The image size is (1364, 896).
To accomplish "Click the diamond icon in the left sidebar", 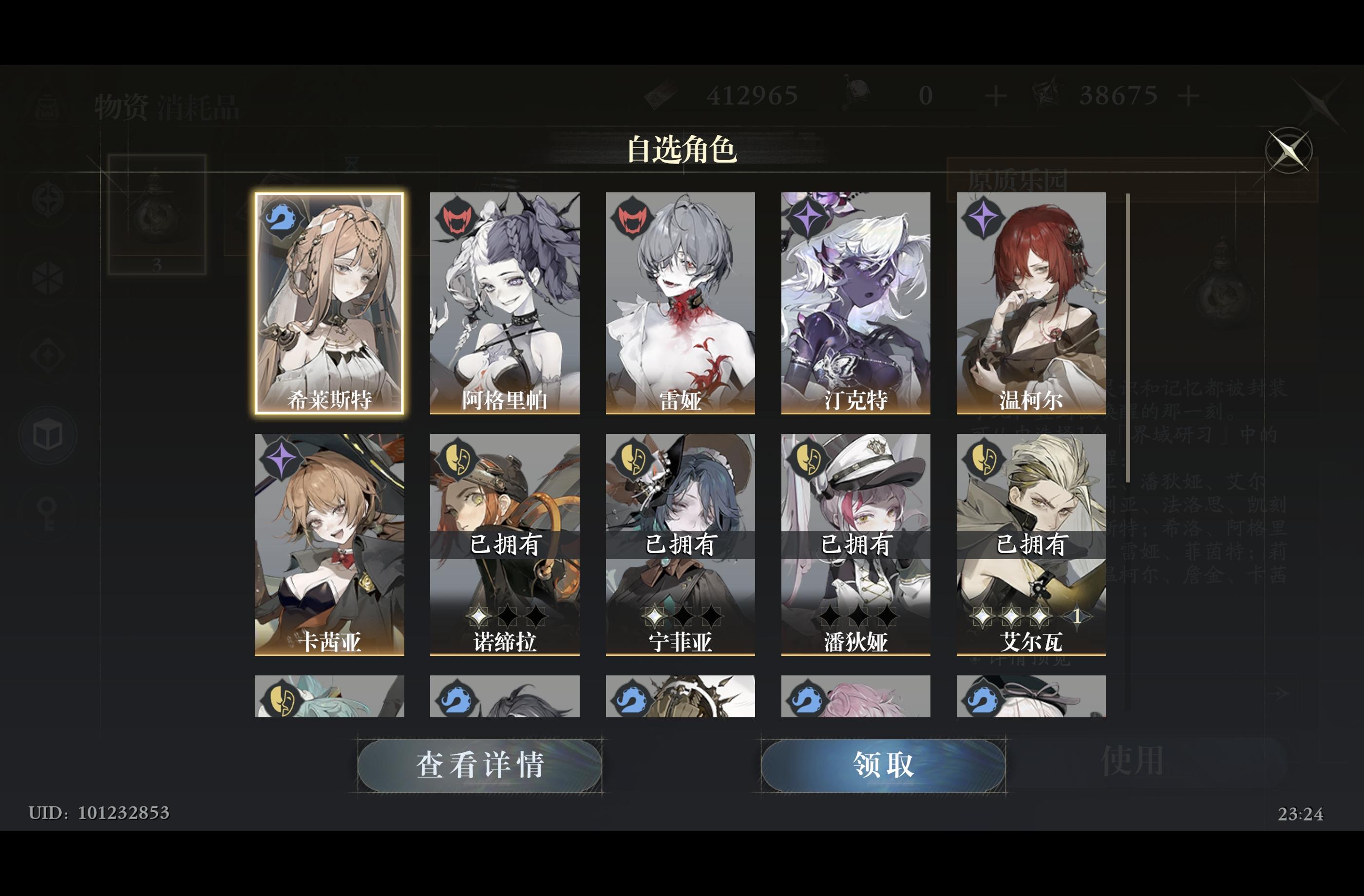I will pyautogui.click(x=48, y=355).
